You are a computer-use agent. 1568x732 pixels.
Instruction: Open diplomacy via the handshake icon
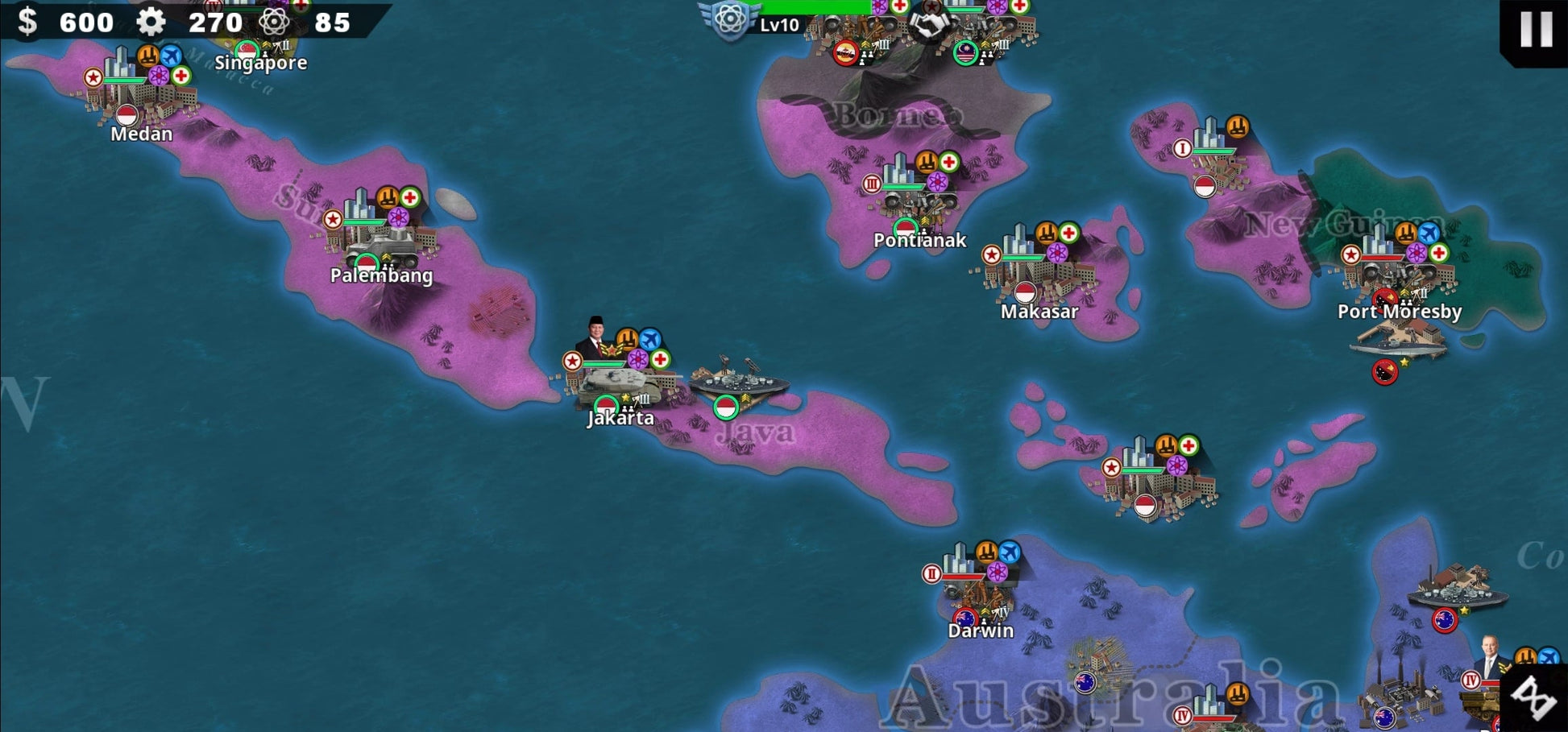931,26
